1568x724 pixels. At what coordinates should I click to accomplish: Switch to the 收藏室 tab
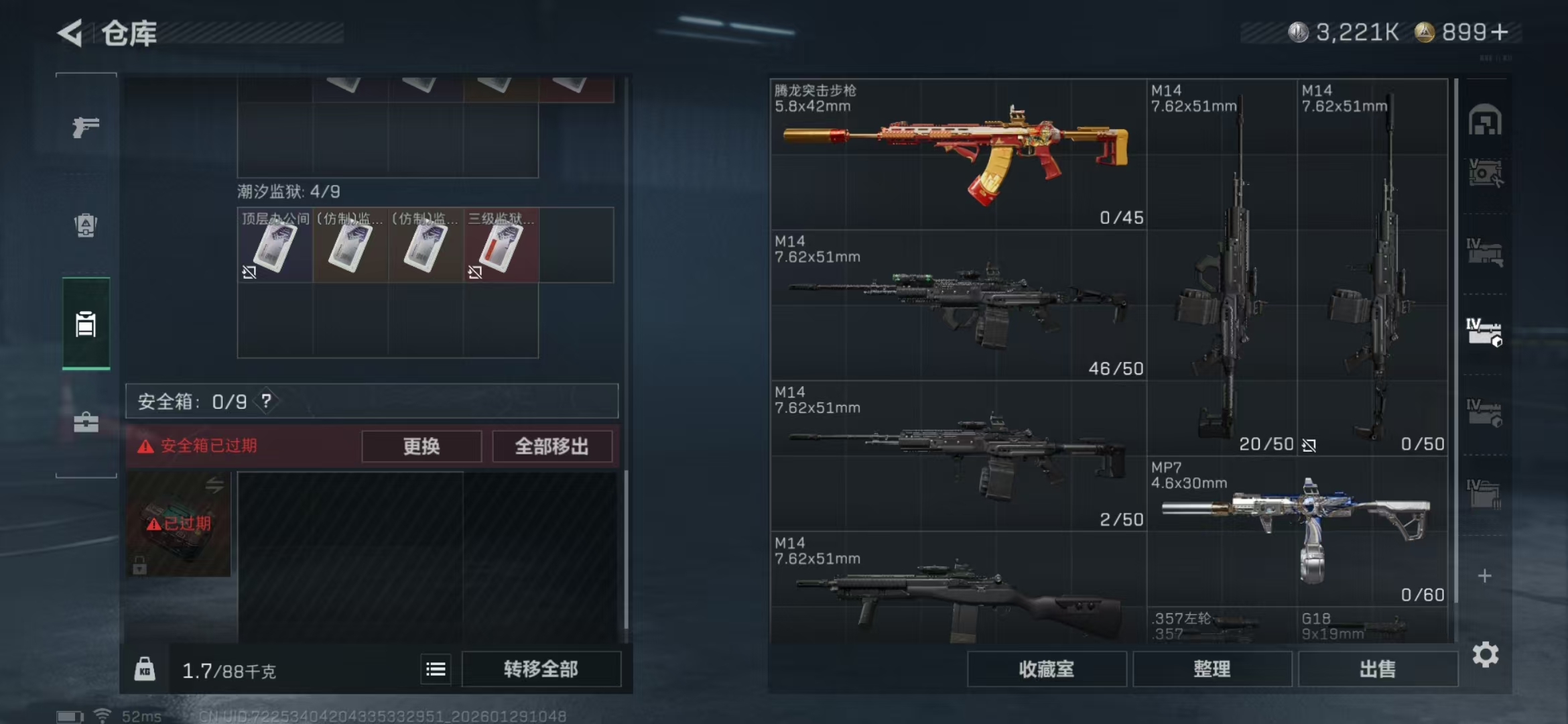1047,669
